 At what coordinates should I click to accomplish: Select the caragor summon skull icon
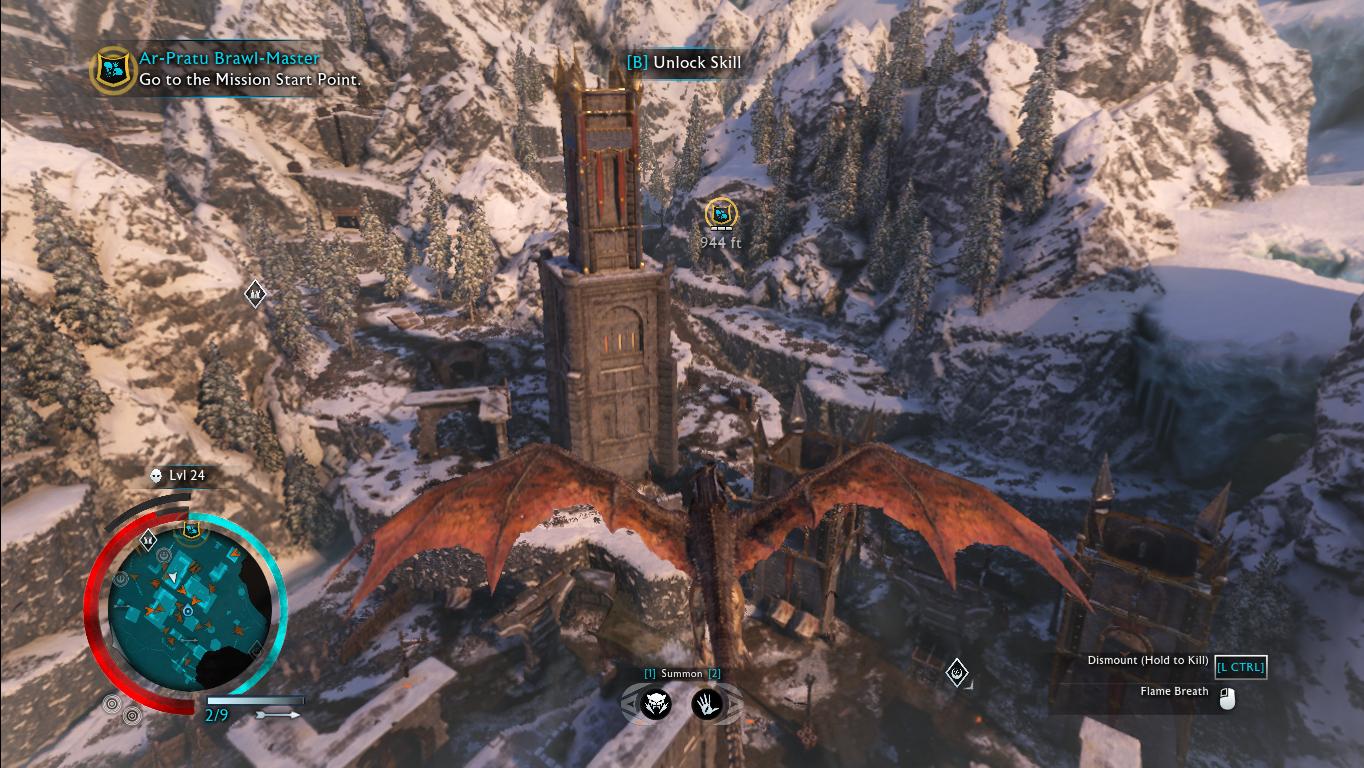pos(654,706)
